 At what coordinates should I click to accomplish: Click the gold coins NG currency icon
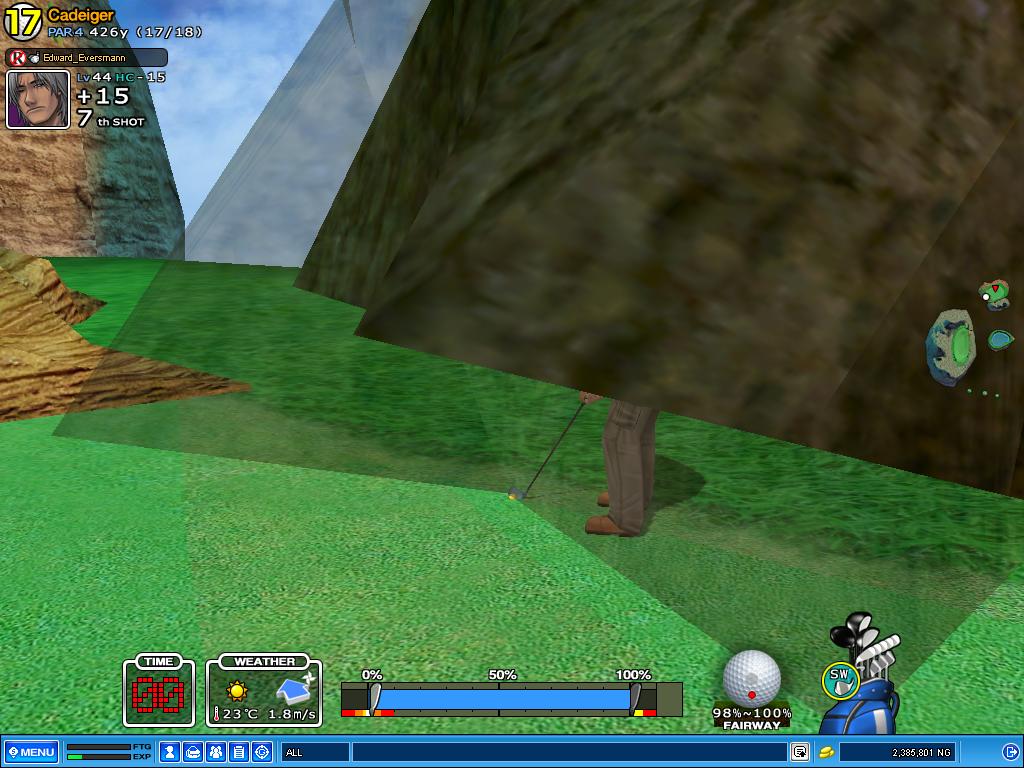pos(827,752)
